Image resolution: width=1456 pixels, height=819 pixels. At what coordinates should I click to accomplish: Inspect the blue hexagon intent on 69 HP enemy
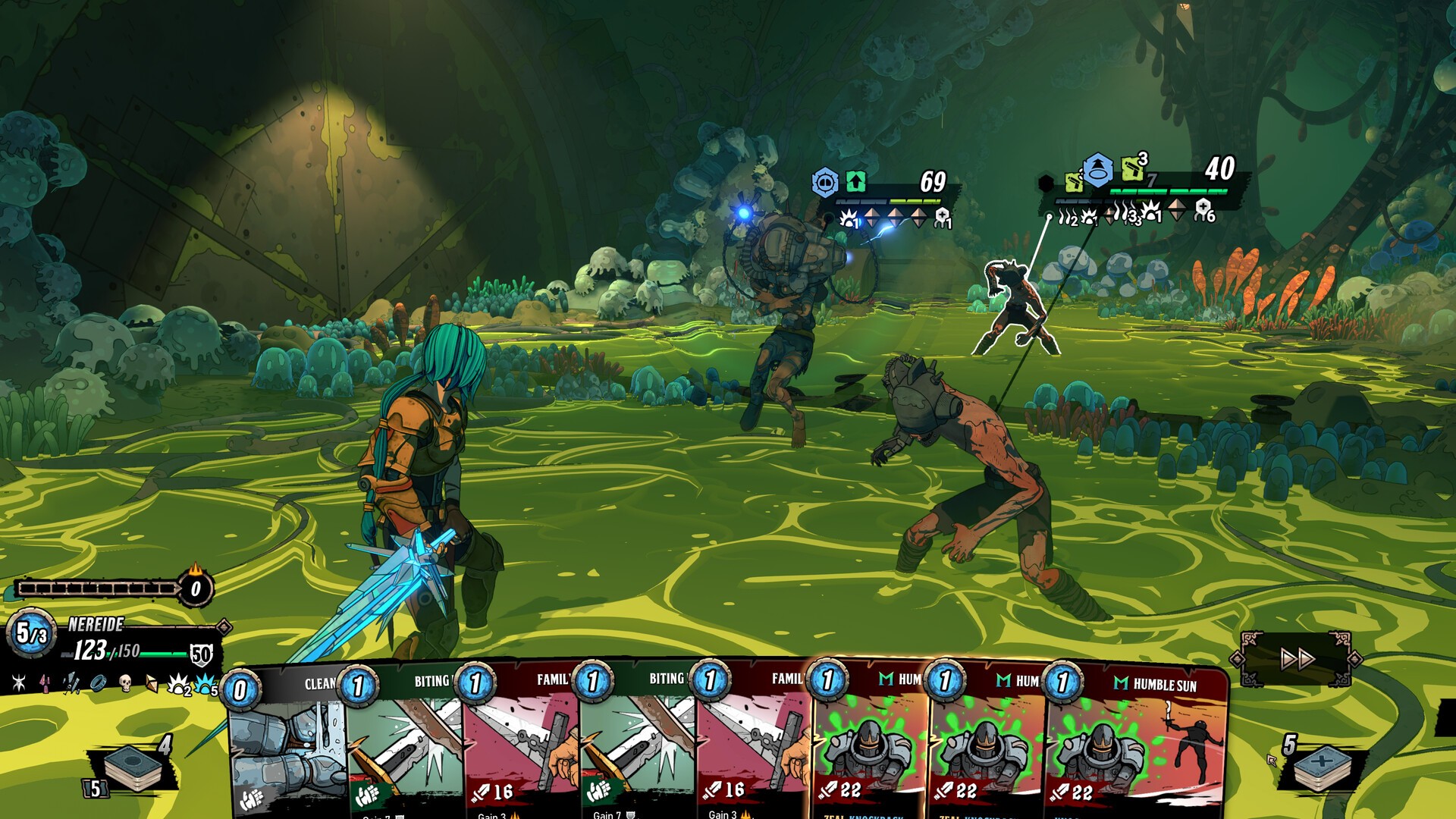[x=825, y=183]
